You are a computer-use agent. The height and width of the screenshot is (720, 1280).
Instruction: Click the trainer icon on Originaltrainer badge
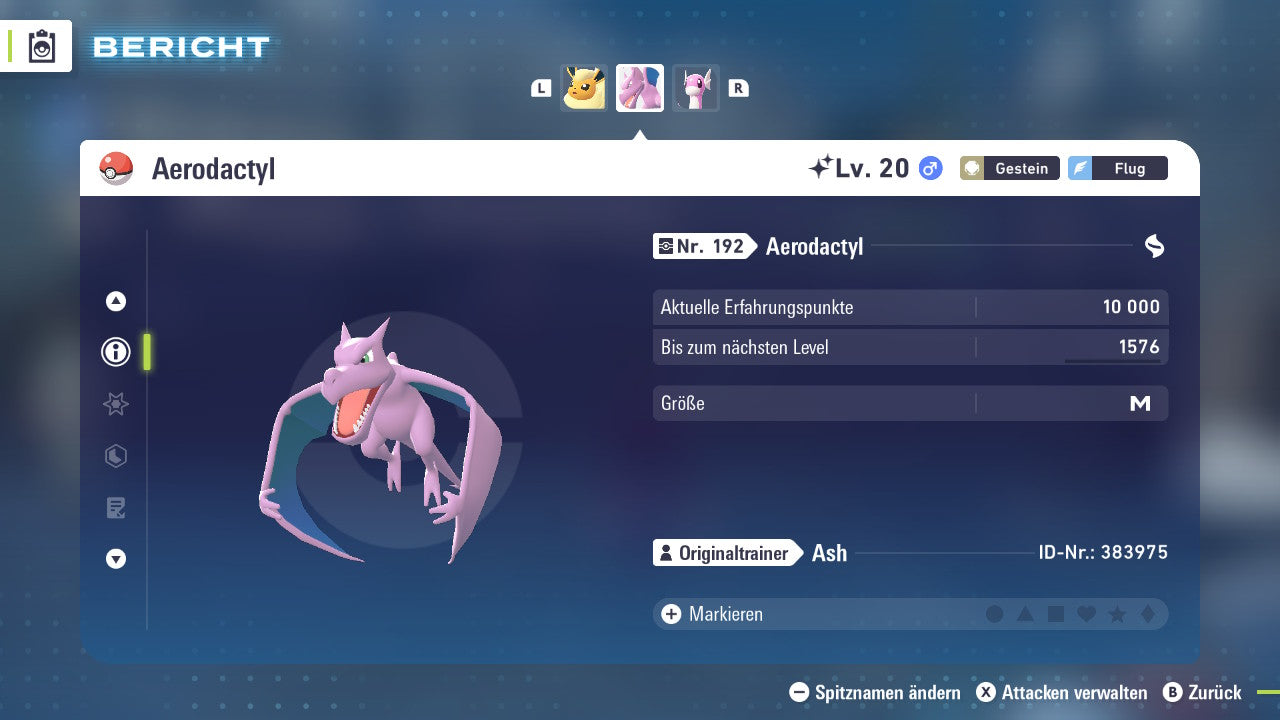666,552
